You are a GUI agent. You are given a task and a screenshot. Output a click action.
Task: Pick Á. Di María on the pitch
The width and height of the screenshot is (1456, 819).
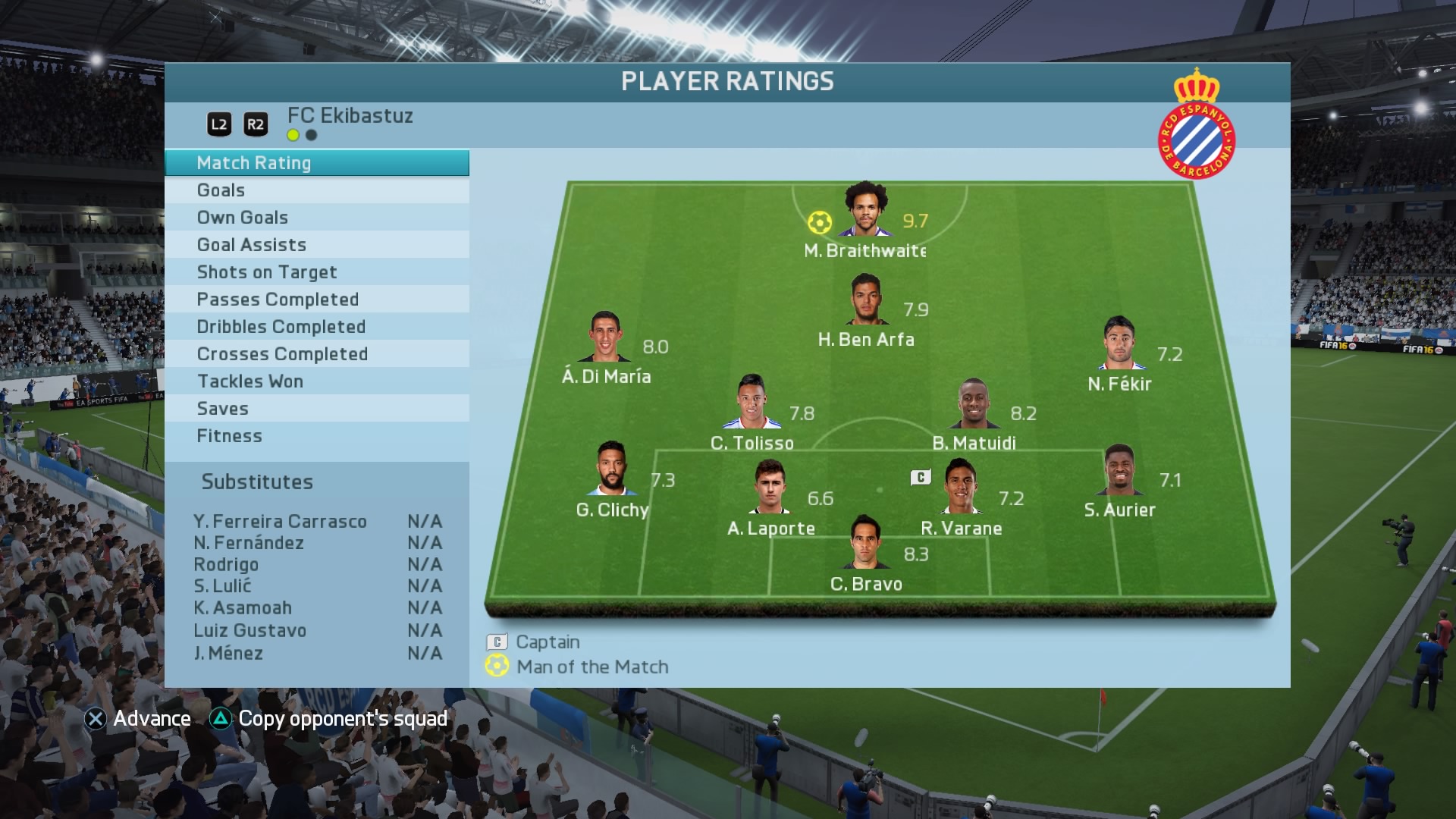click(x=604, y=337)
